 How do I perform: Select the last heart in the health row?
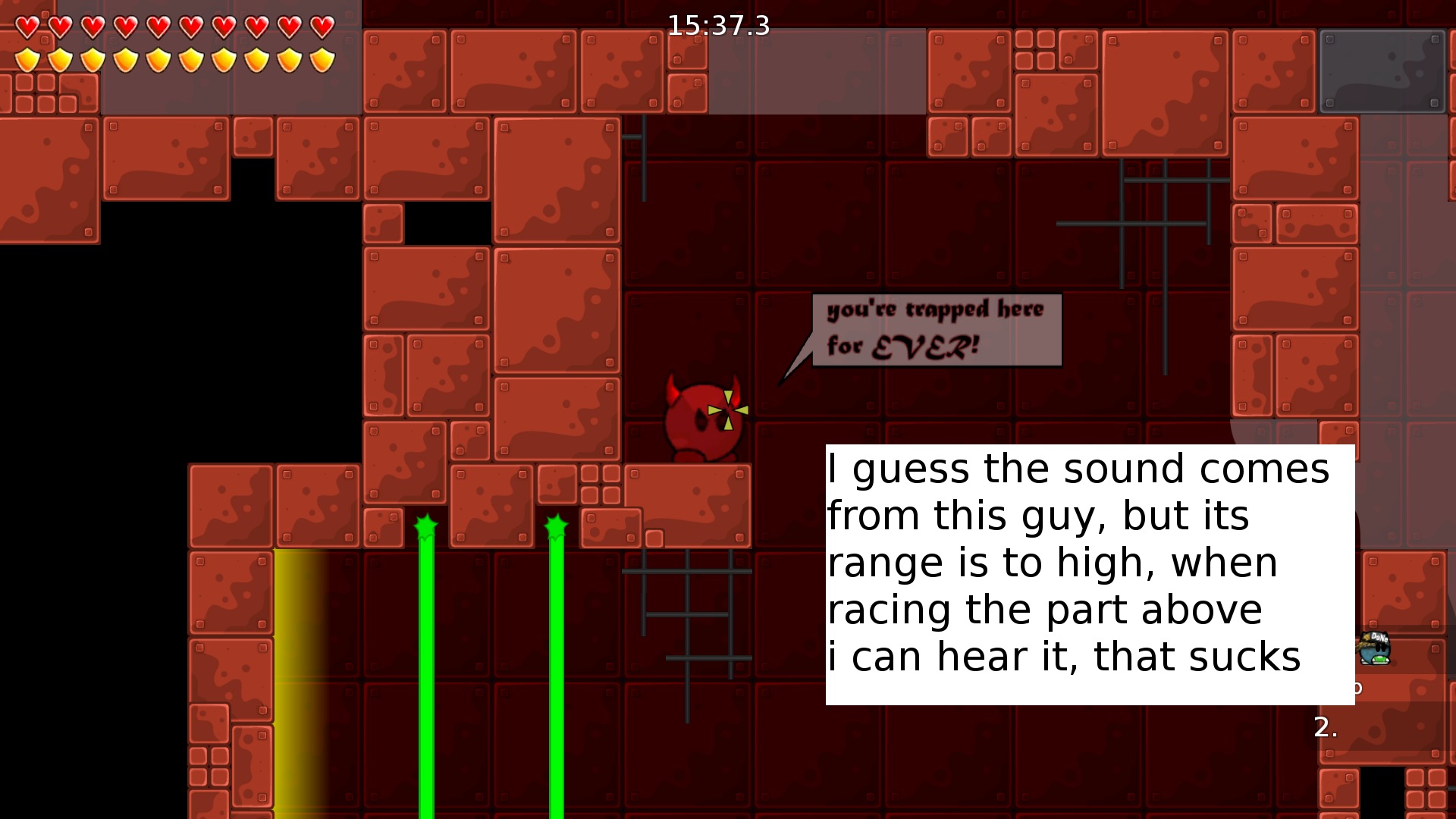(x=322, y=24)
